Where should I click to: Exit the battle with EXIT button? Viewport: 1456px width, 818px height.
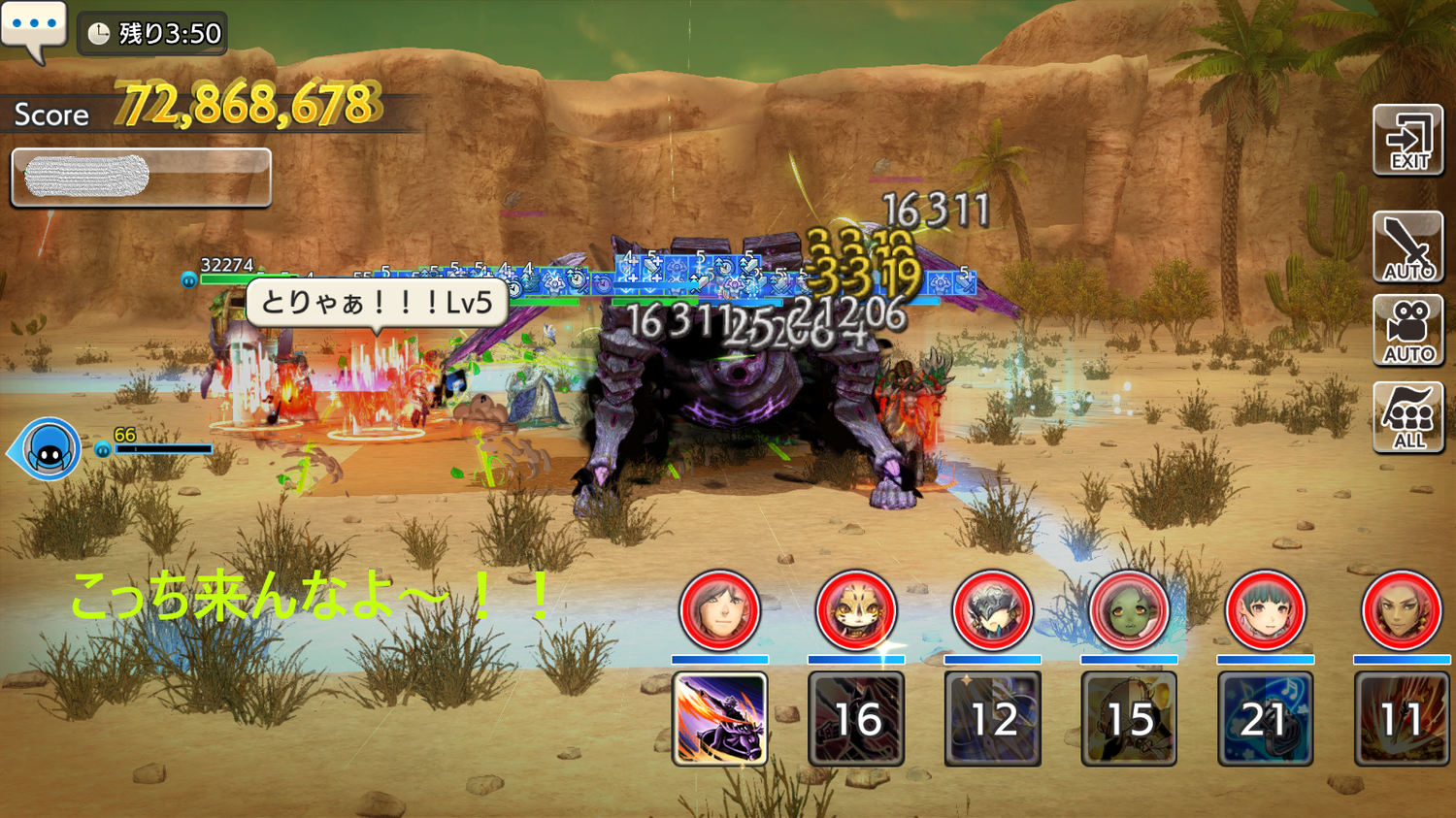point(1408,141)
